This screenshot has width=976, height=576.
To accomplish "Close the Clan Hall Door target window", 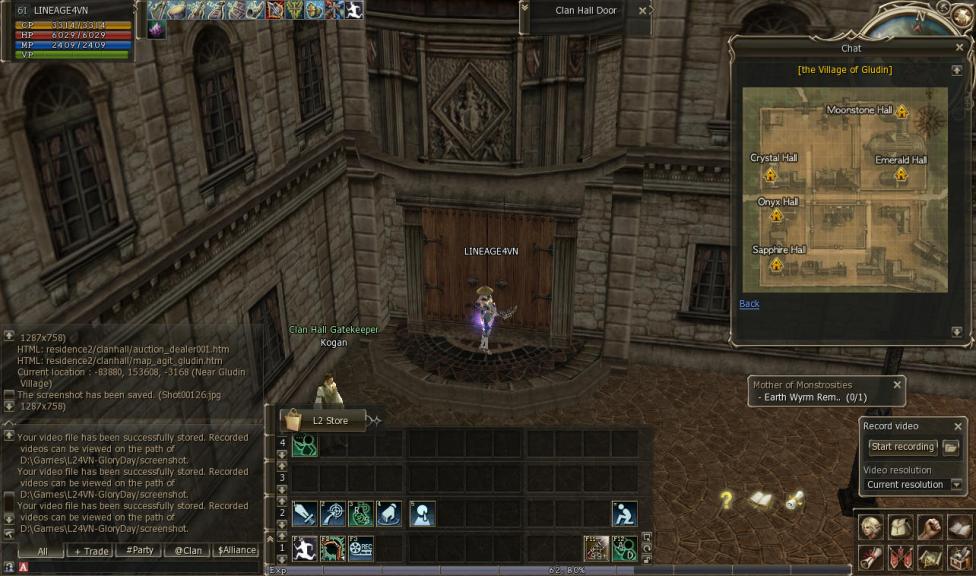I will point(642,11).
